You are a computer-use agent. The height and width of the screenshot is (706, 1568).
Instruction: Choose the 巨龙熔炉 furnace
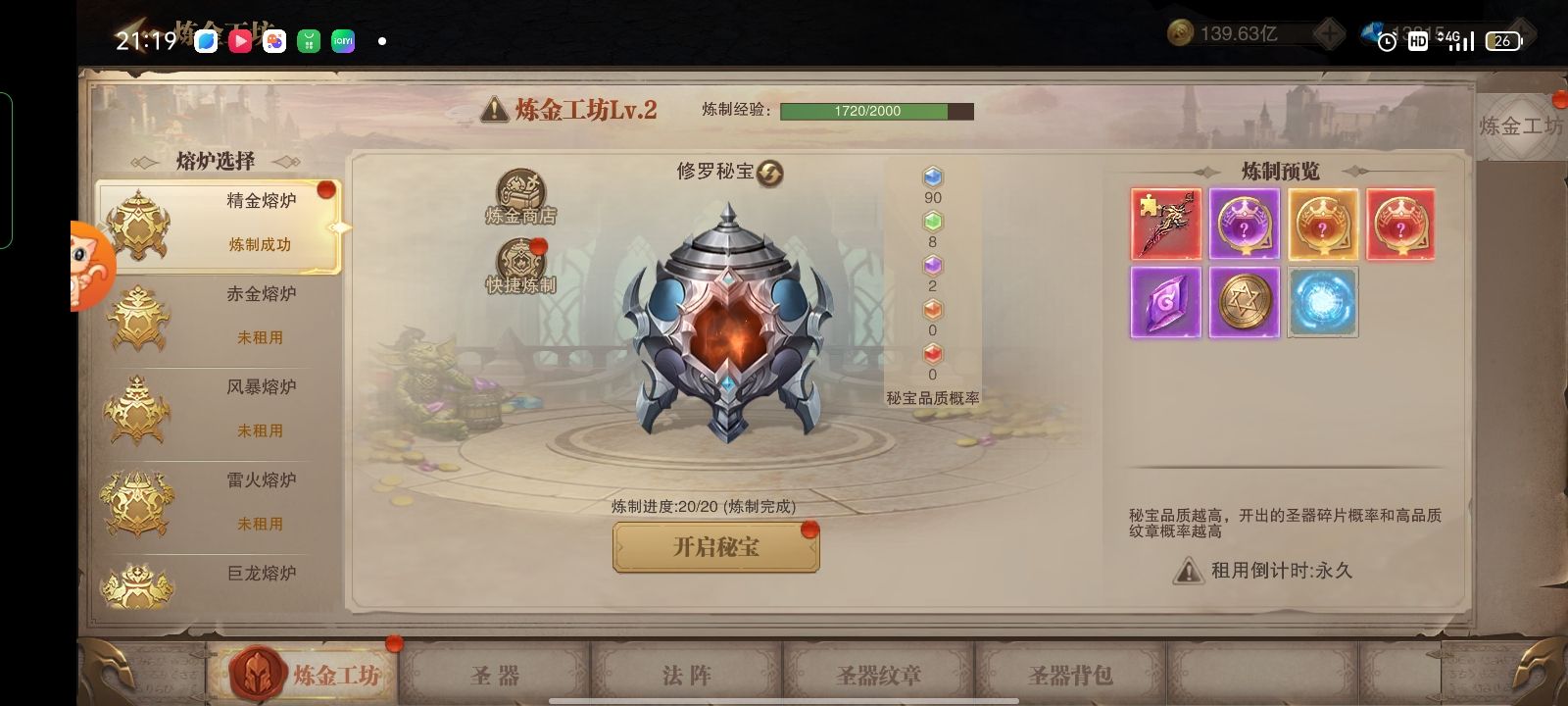coord(218,582)
